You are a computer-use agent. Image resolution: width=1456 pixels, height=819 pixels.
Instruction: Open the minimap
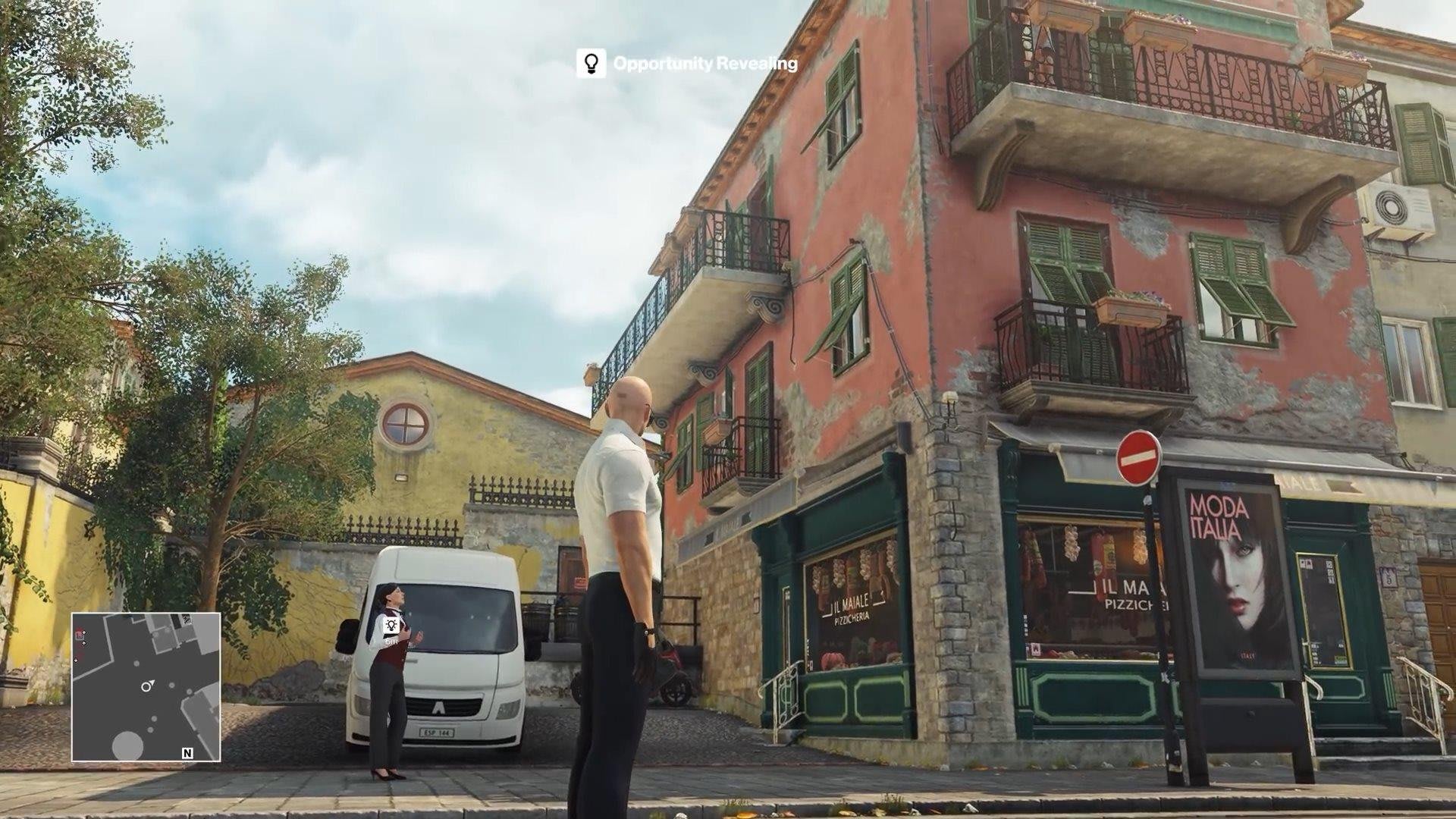coord(146,687)
